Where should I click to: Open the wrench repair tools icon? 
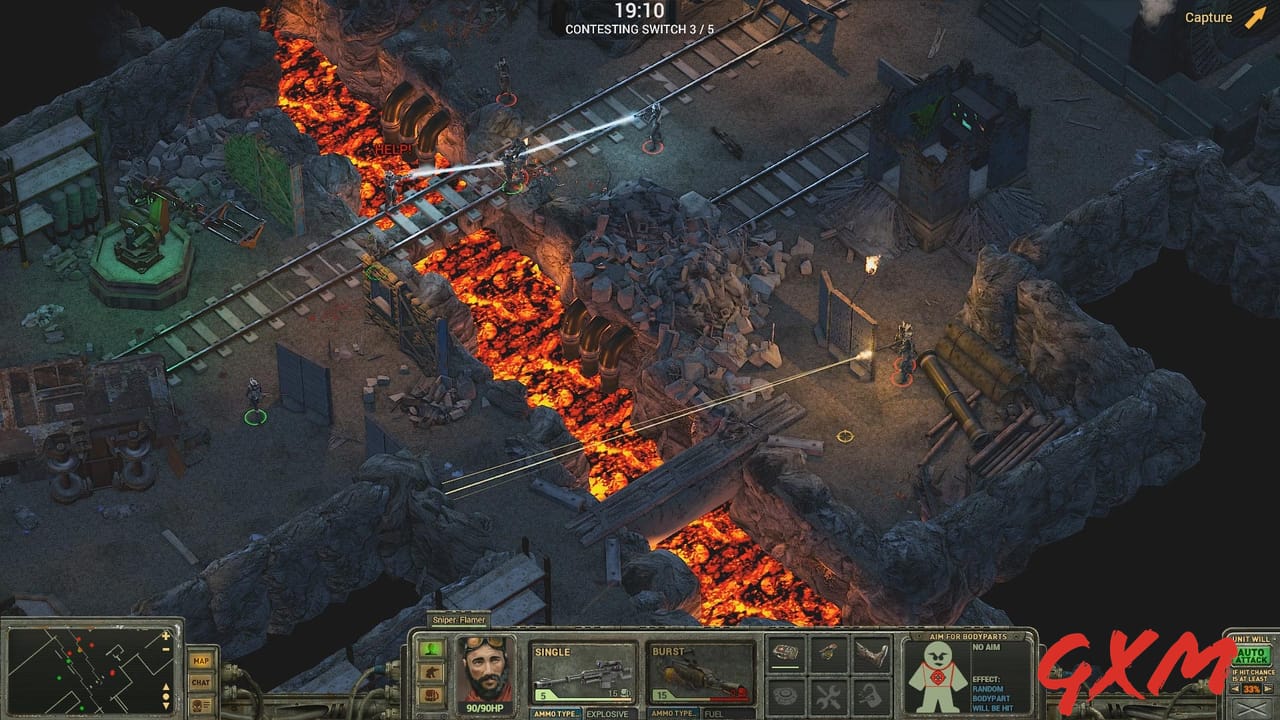point(829,696)
